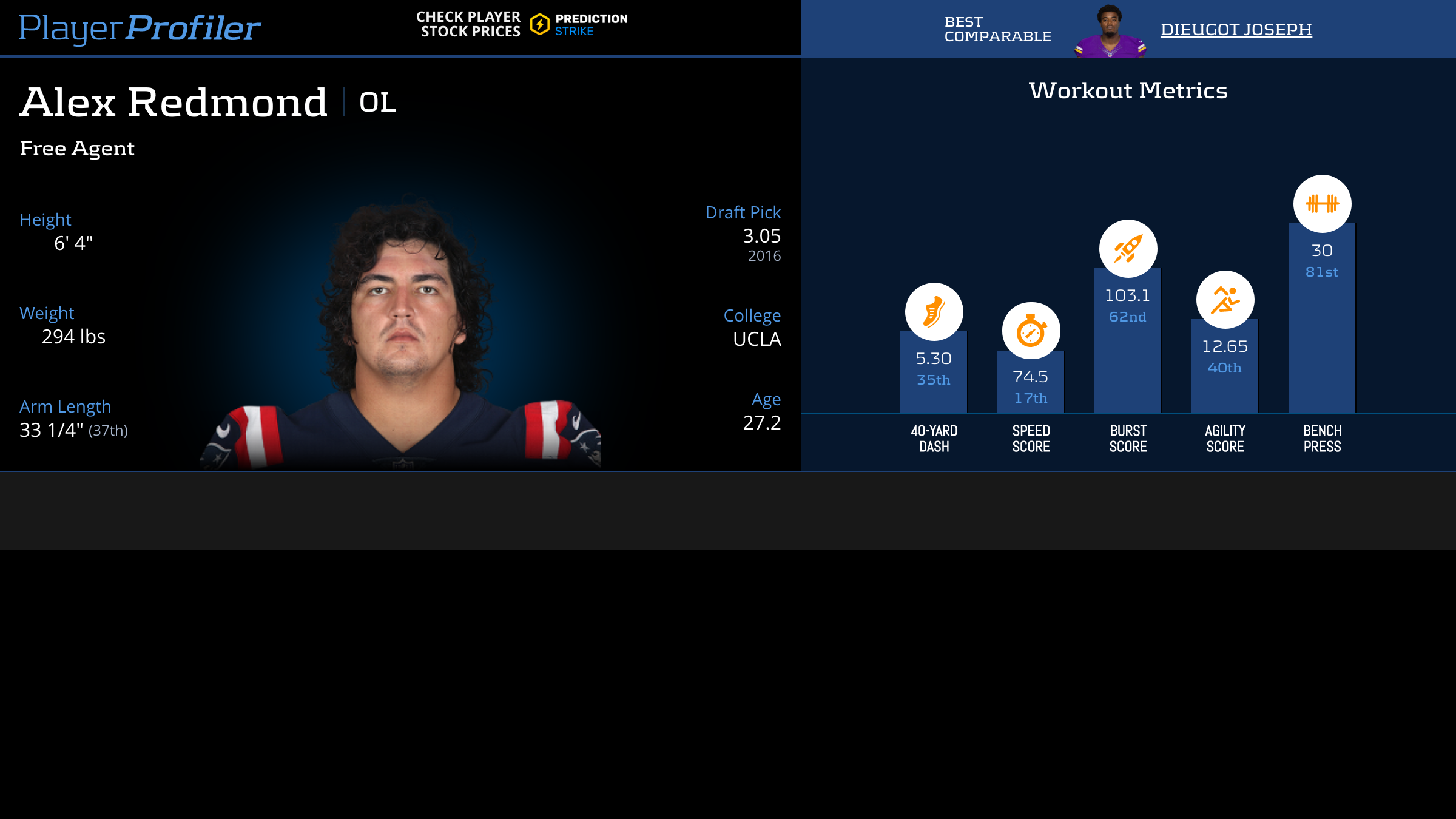Select the Bench Press barbell icon
1456x819 pixels.
tap(1322, 204)
